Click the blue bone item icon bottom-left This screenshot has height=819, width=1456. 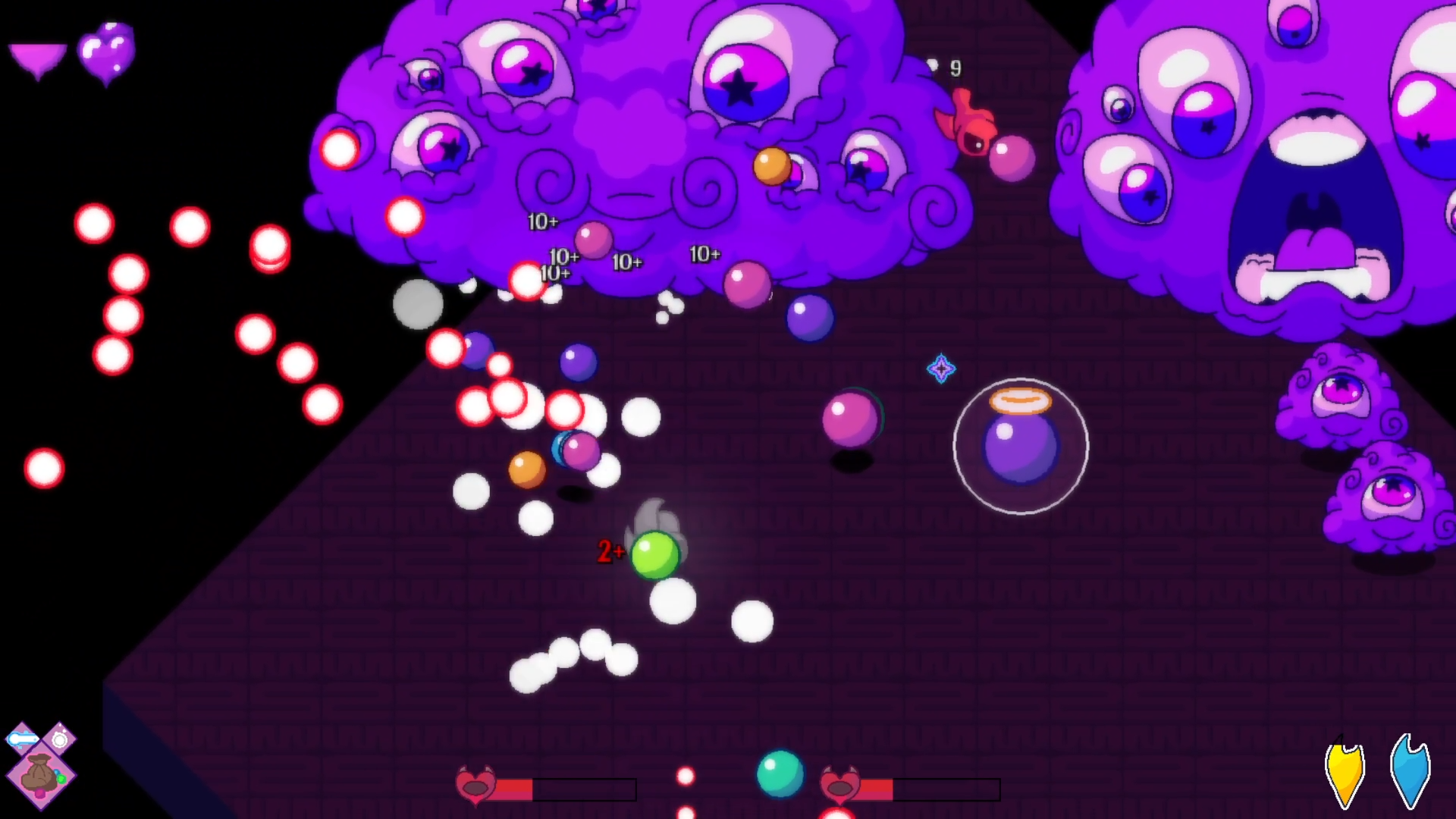coord(23,739)
